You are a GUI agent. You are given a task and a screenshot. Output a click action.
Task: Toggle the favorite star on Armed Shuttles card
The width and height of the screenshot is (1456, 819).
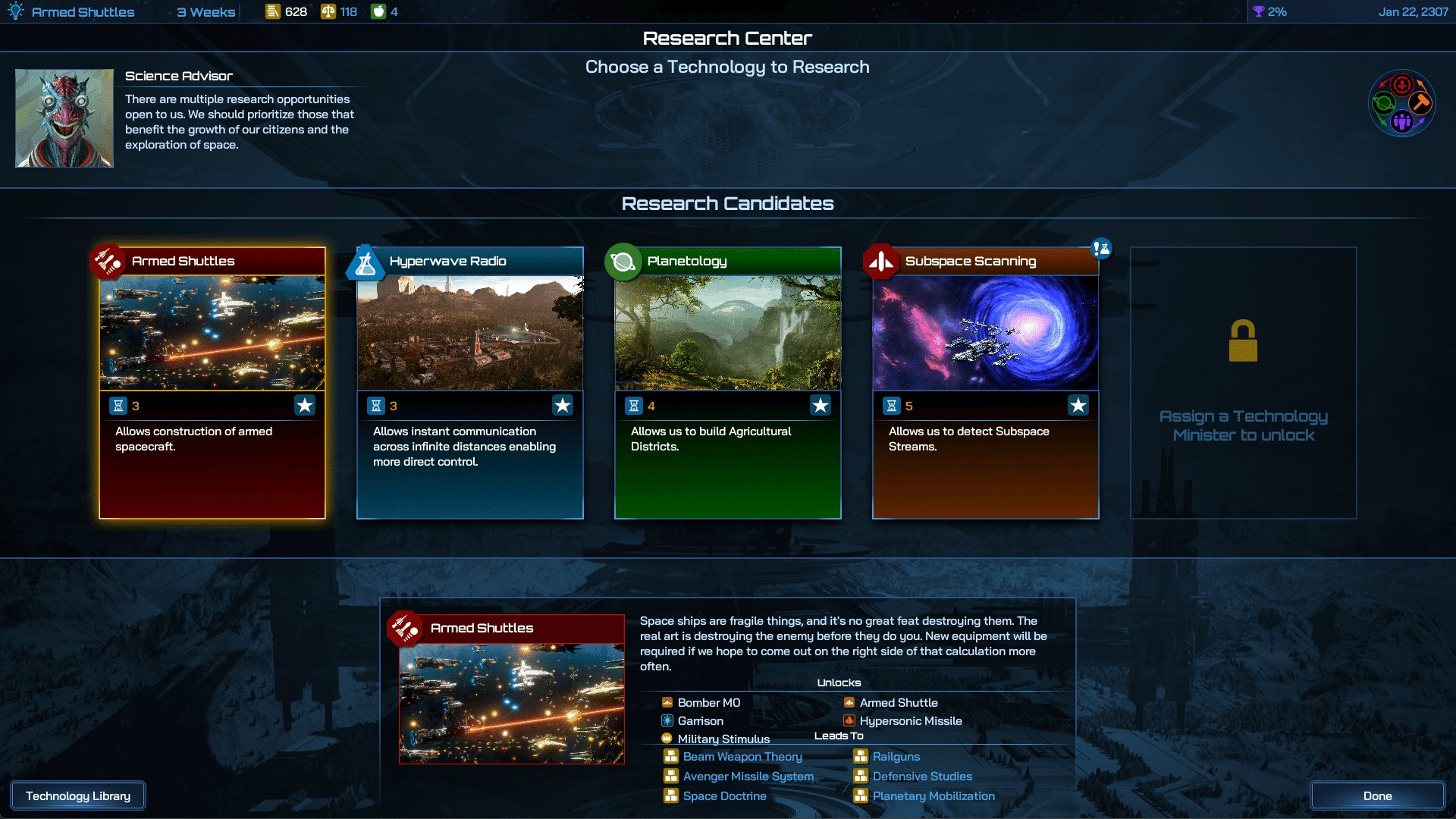point(305,405)
